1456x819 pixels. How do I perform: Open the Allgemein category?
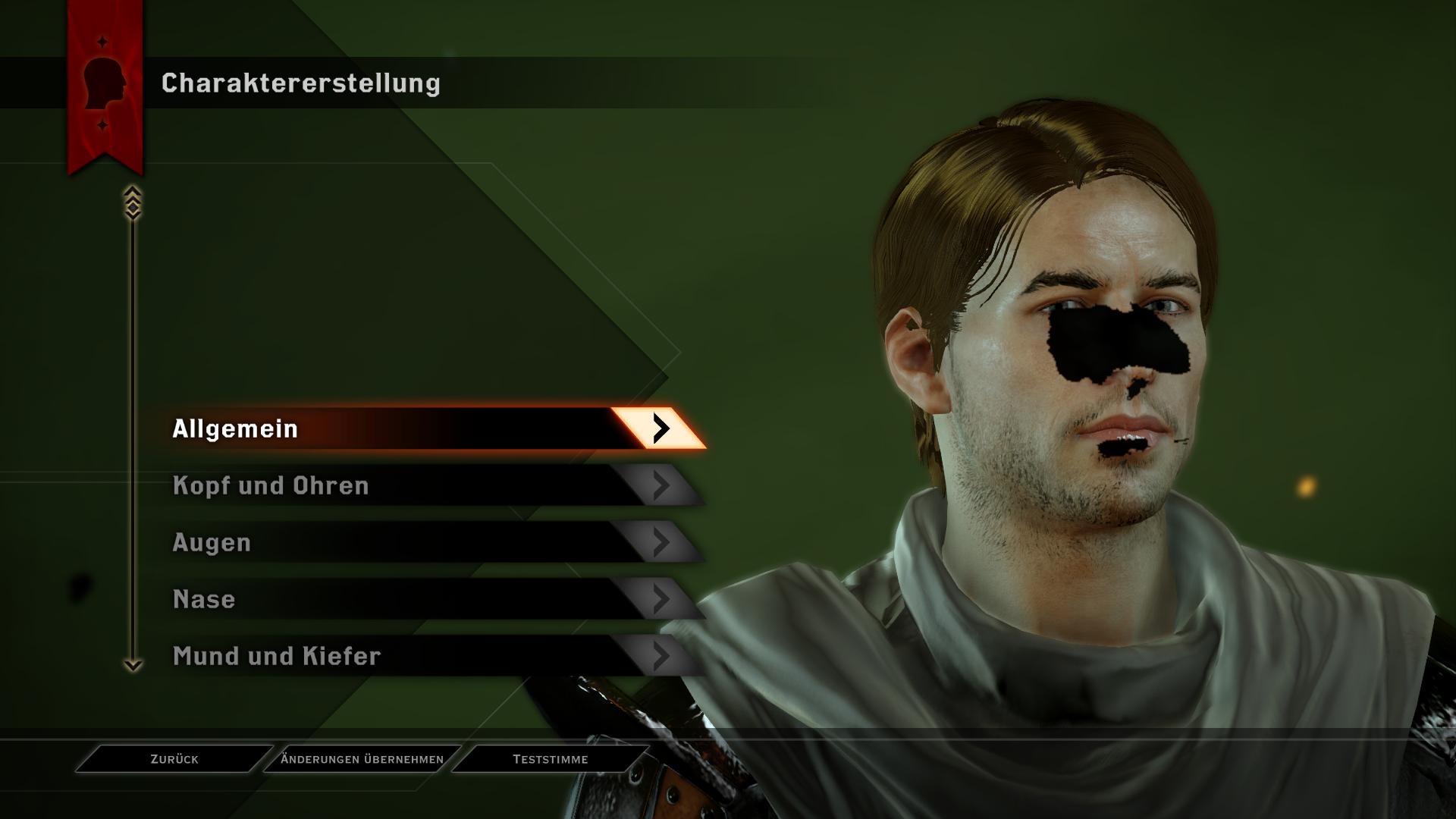click(425, 428)
